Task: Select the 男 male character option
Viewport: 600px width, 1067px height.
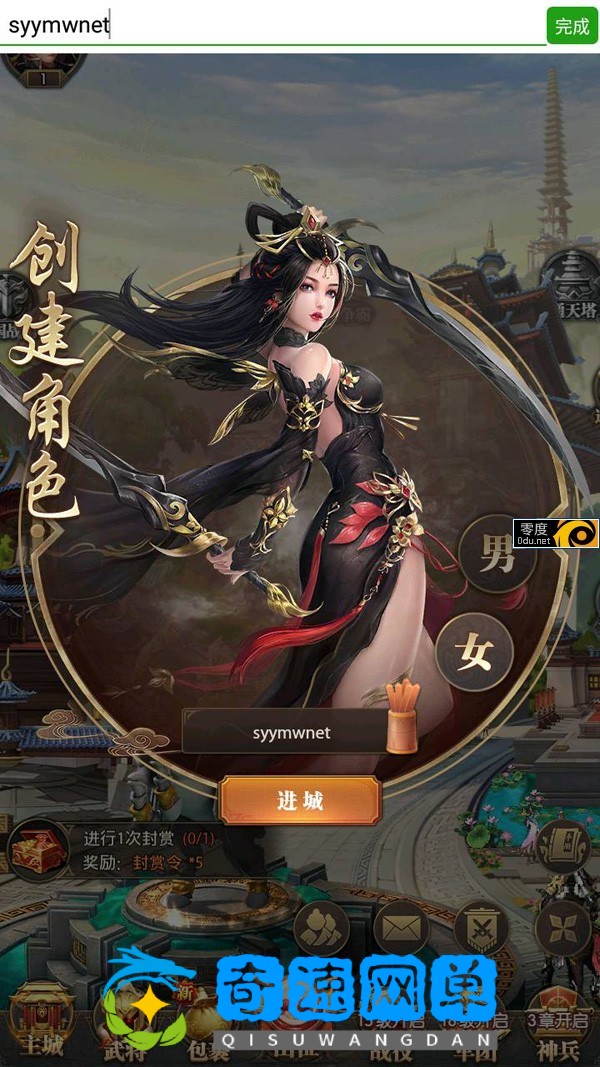Action: click(x=497, y=555)
